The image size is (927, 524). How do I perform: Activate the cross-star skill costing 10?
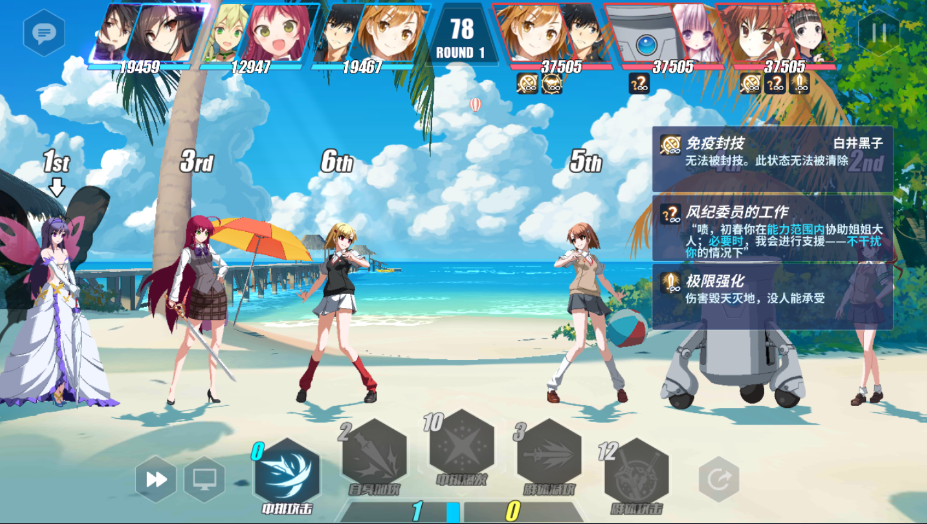[461, 443]
